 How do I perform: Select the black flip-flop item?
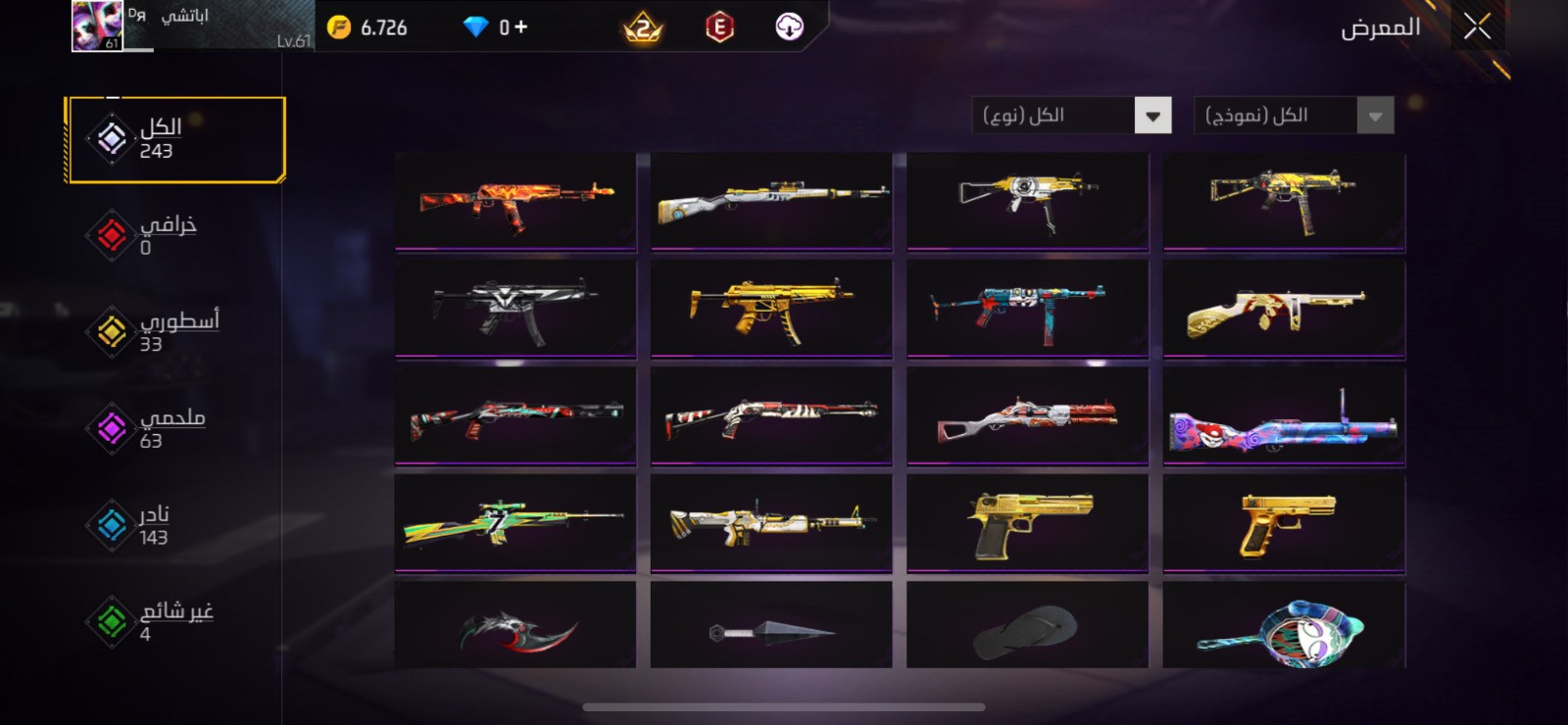(1027, 628)
